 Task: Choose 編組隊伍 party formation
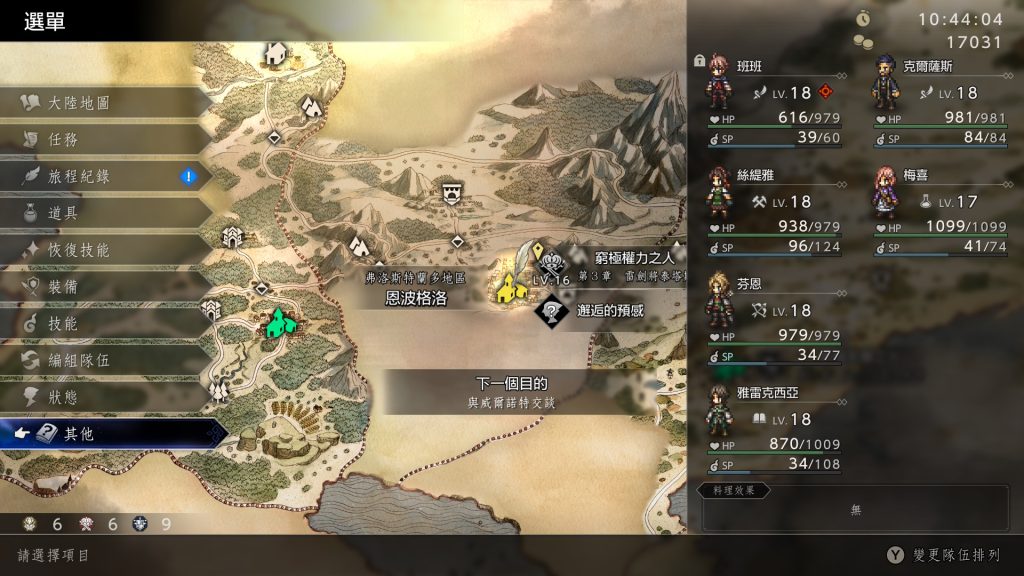(x=80, y=360)
